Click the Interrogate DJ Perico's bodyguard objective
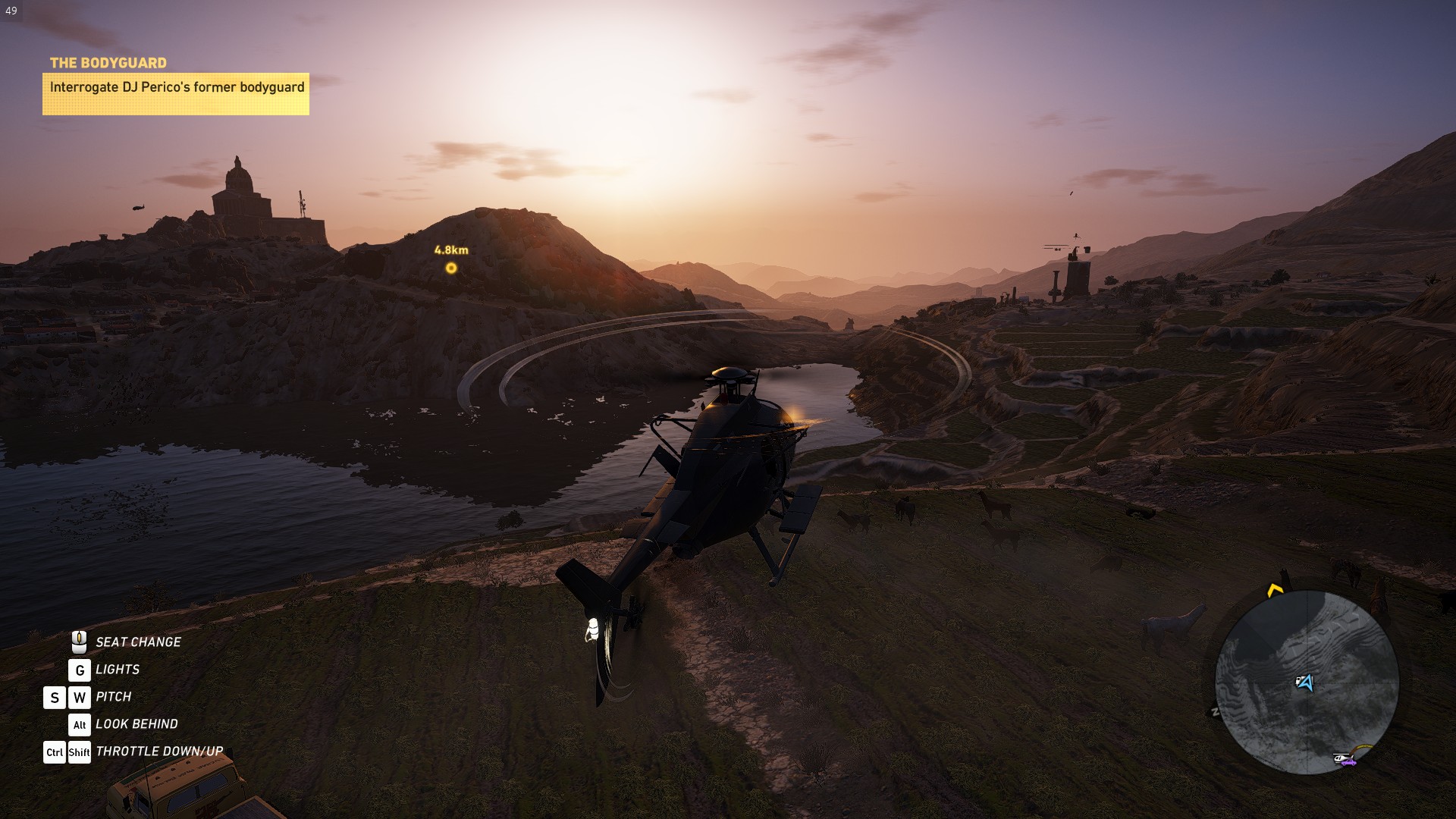This screenshot has width=1456, height=819. 178,88
